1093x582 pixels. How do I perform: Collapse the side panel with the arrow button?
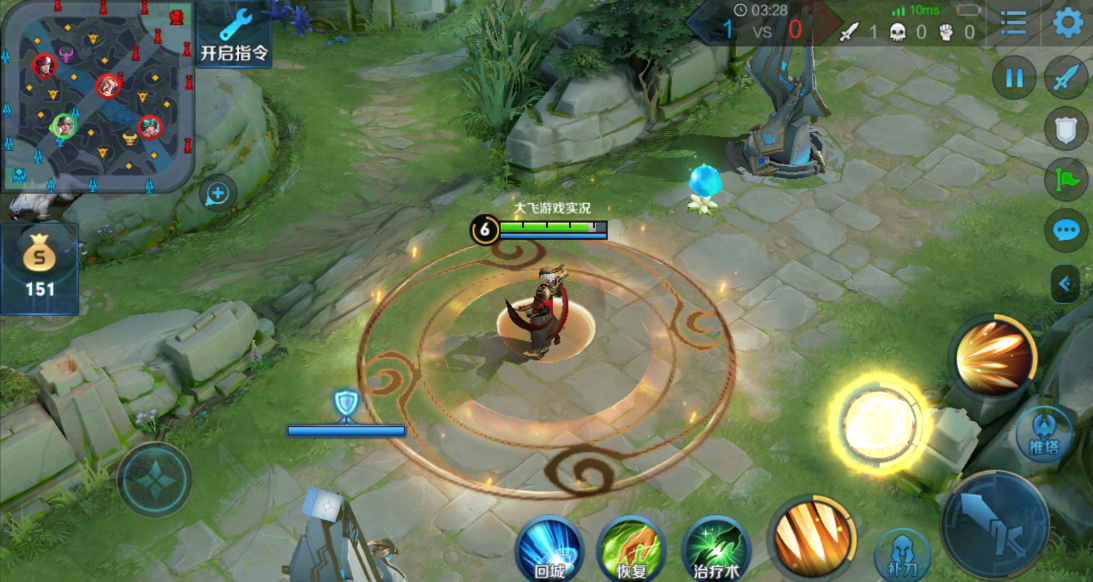[1065, 284]
